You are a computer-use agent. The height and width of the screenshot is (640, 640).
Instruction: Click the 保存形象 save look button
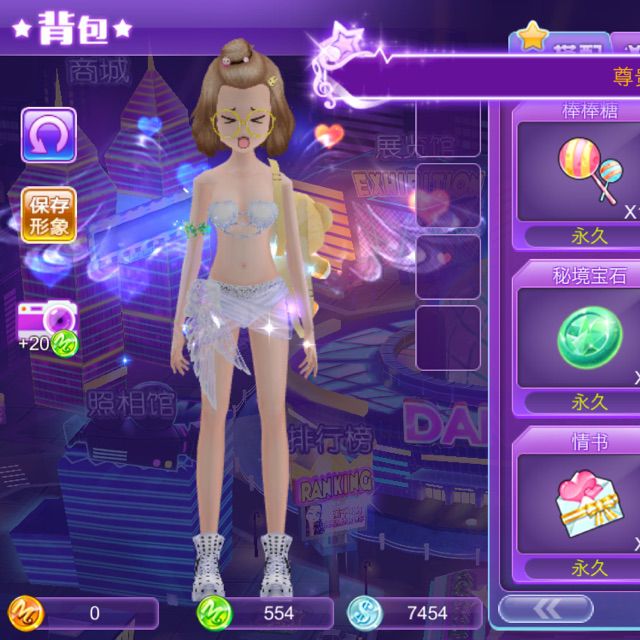coord(48,215)
